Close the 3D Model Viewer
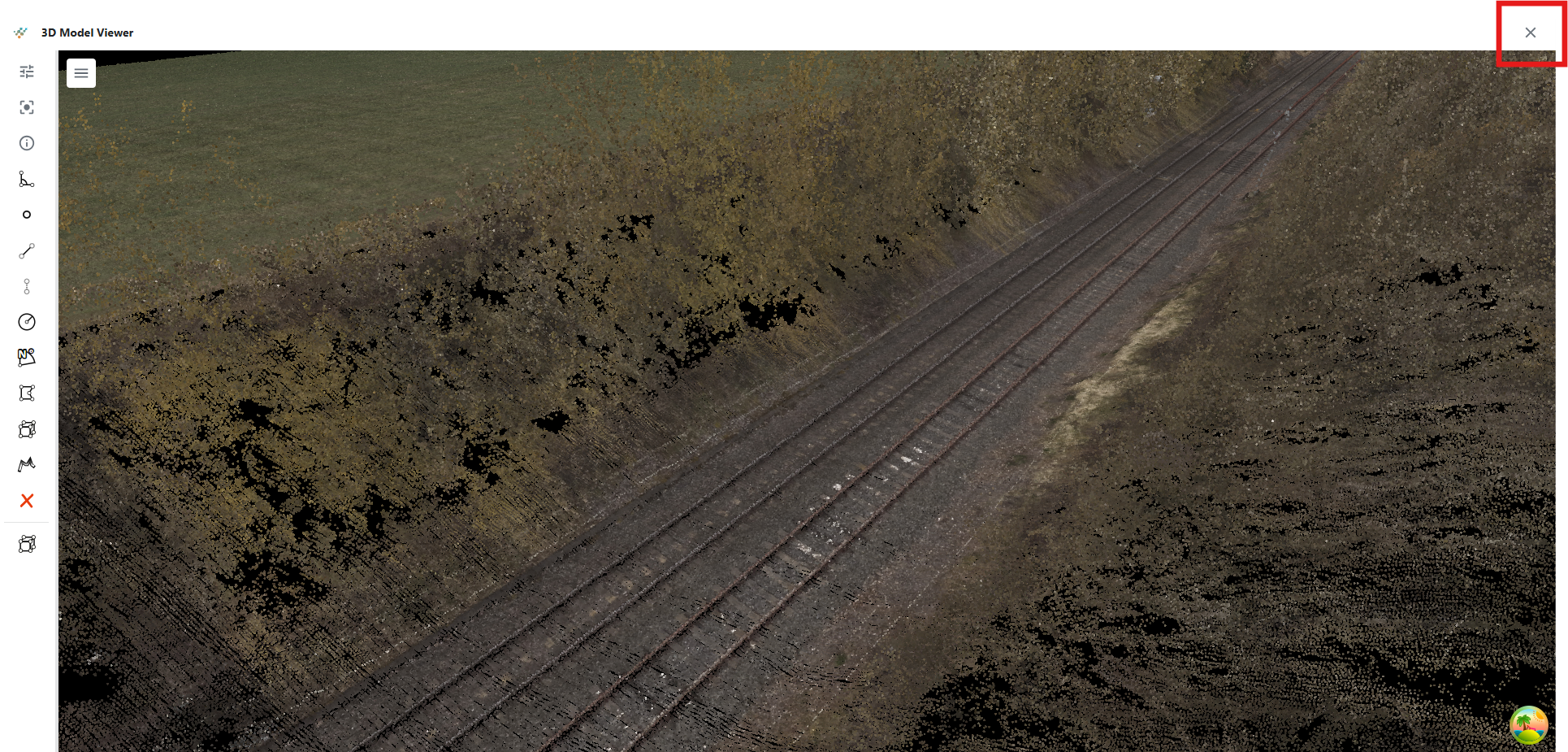This screenshot has height=752, width=1568. 1530,33
